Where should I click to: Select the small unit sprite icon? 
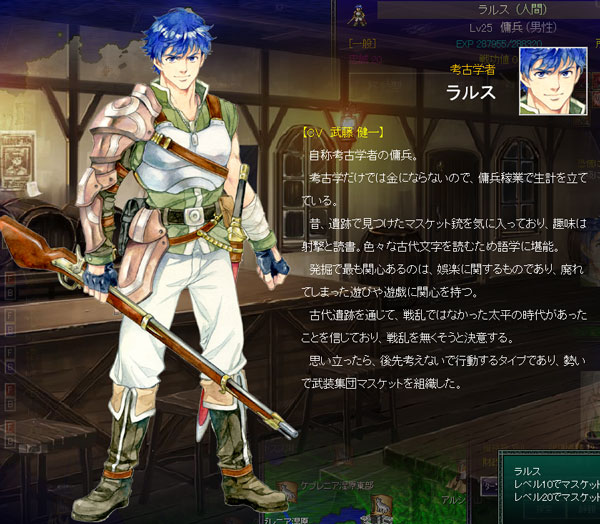click(354, 14)
